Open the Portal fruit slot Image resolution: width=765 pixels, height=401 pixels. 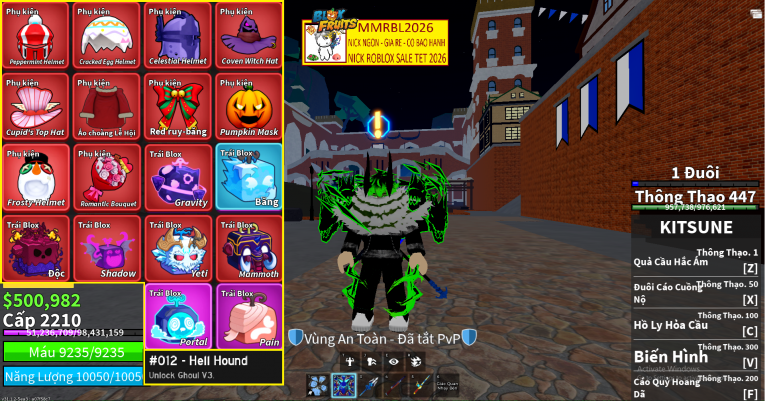[178, 316]
